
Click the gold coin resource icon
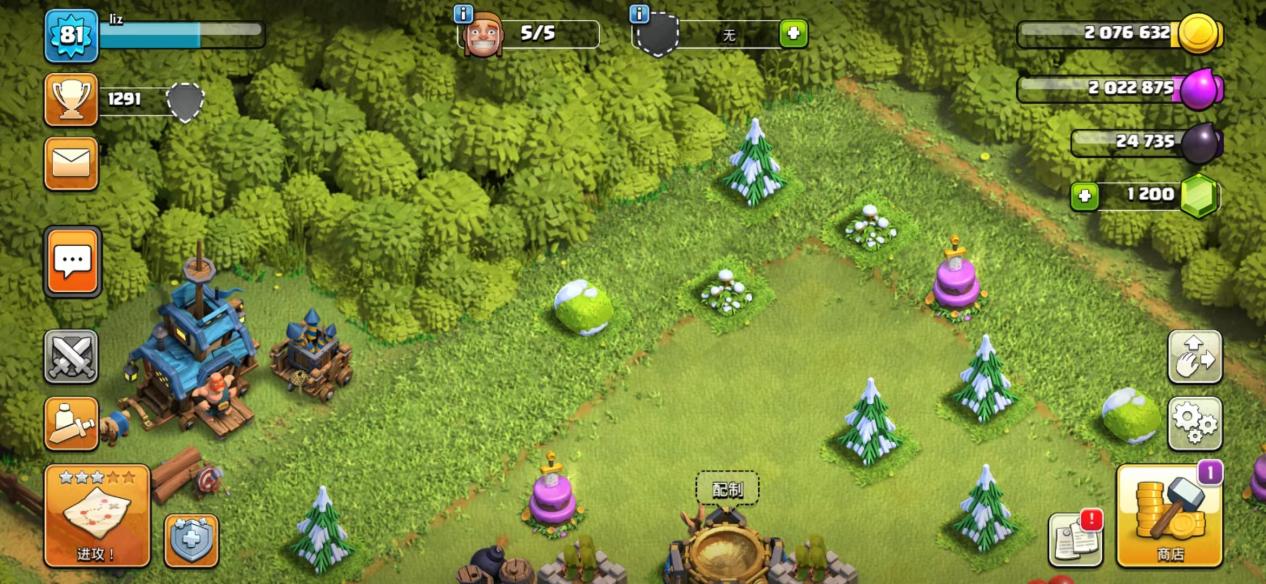coord(1196,34)
